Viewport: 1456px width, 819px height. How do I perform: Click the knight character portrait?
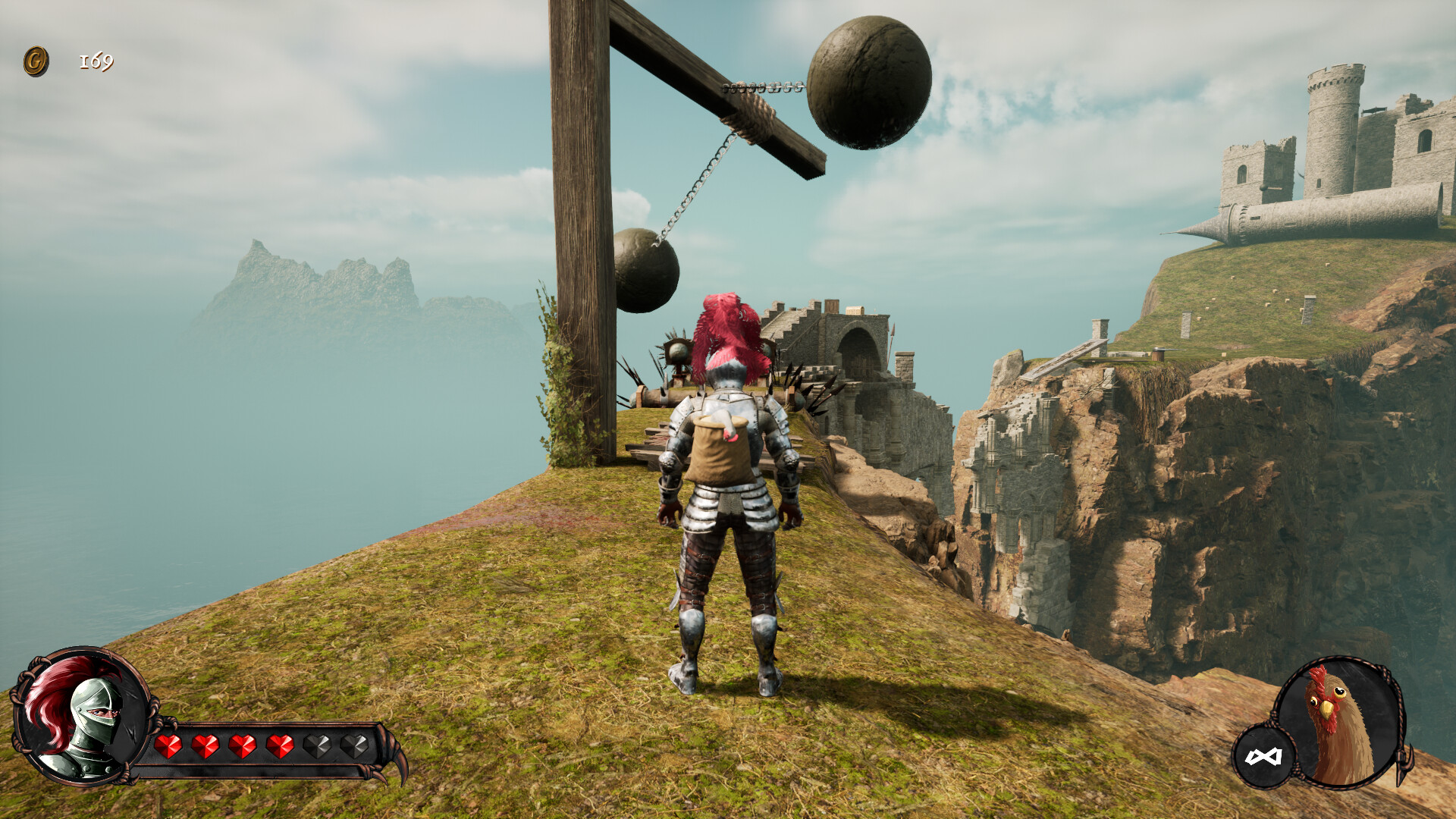click(x=82, y=717)
